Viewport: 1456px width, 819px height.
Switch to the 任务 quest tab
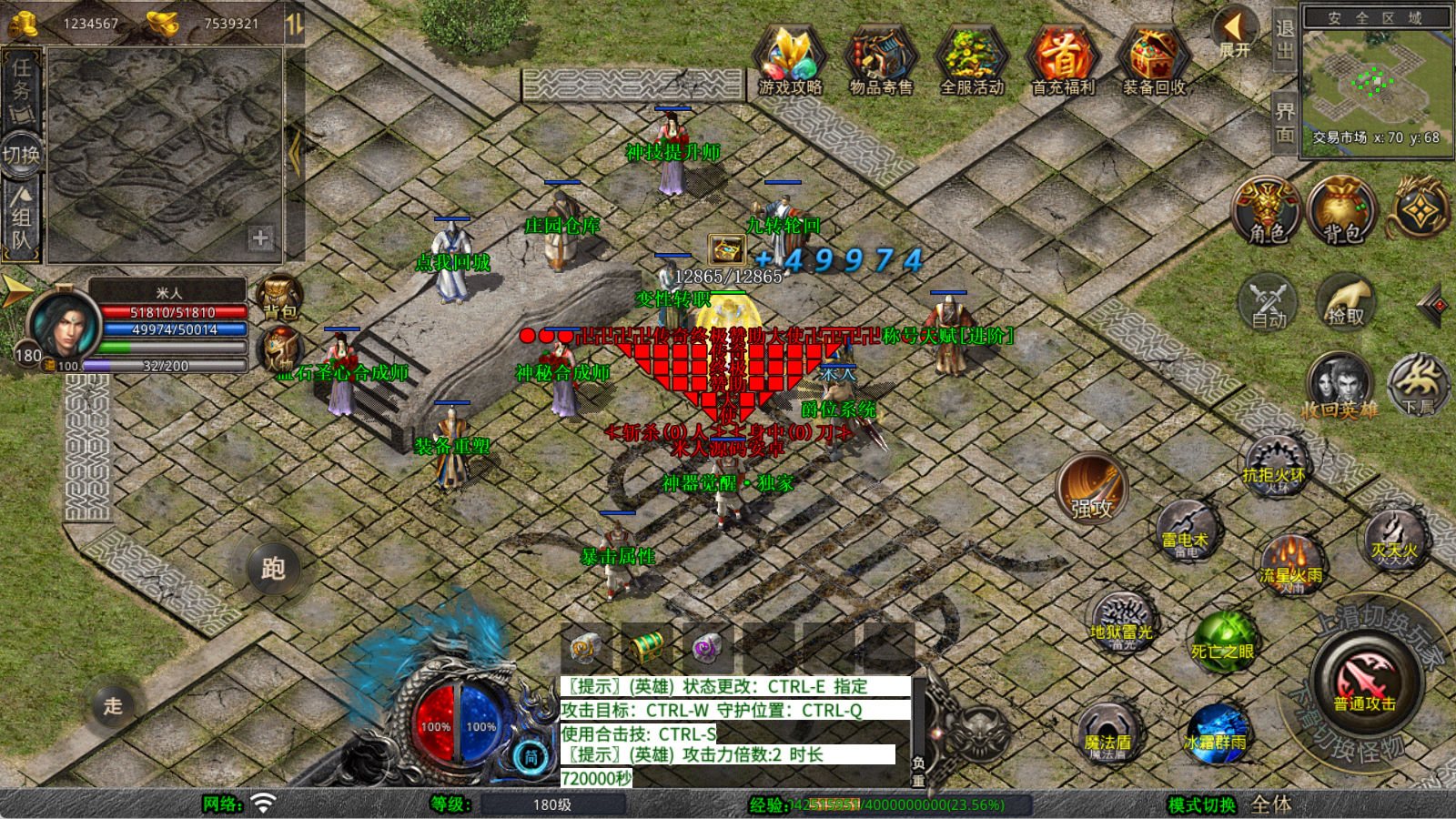pyautogui.click(x=21, y=86)
